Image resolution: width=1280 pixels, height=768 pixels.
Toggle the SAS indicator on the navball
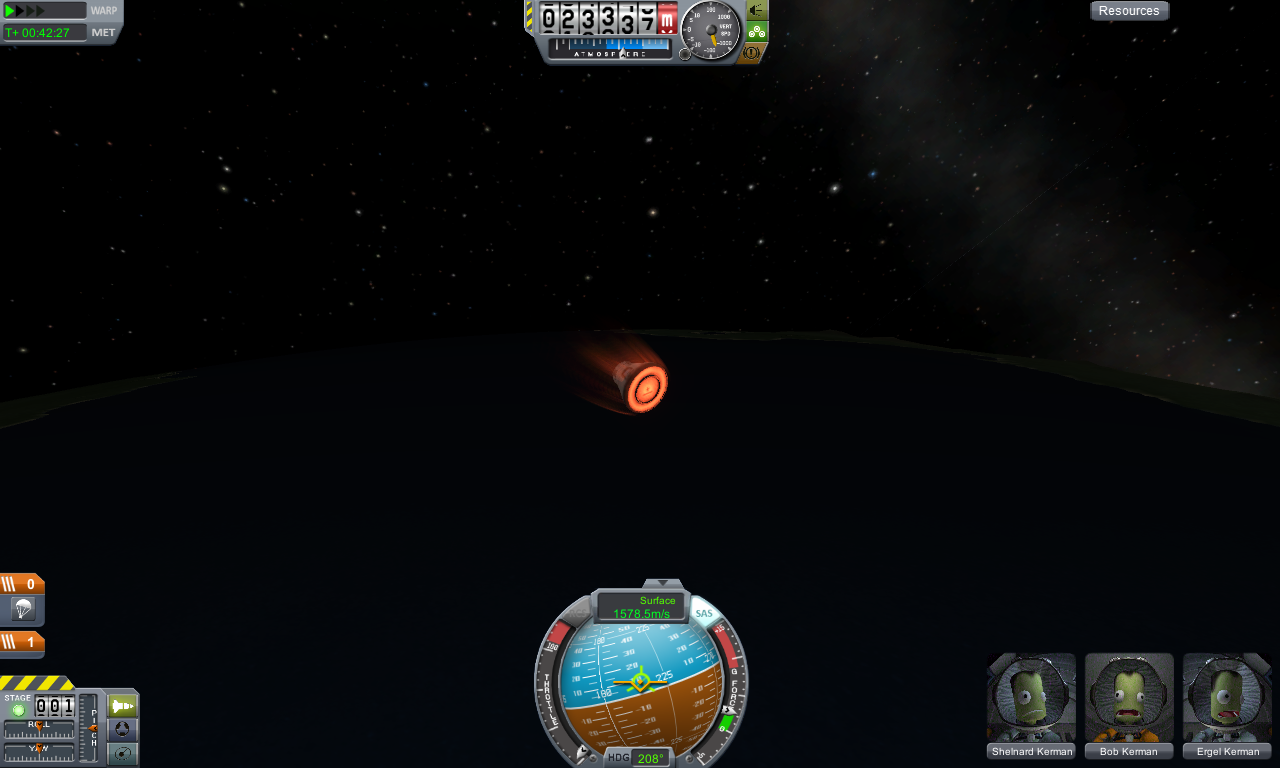pyautogui.click(x=704, y=613)
